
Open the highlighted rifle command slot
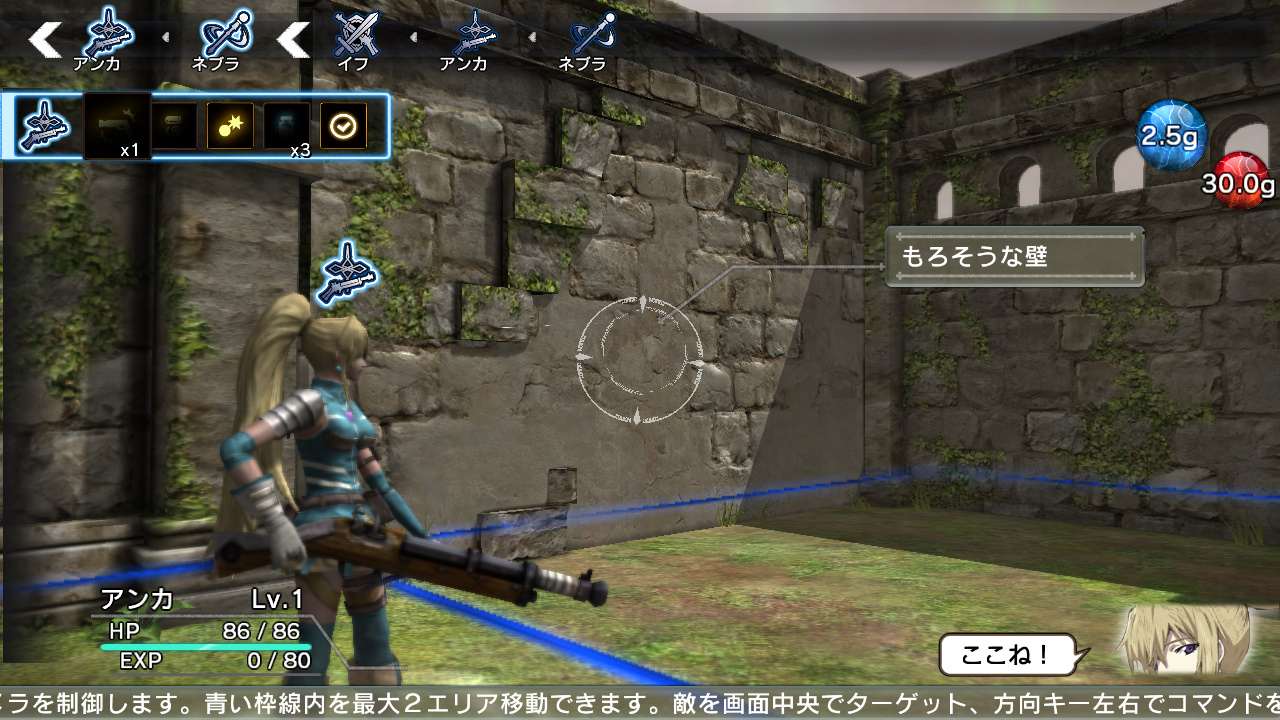(43, 125)
